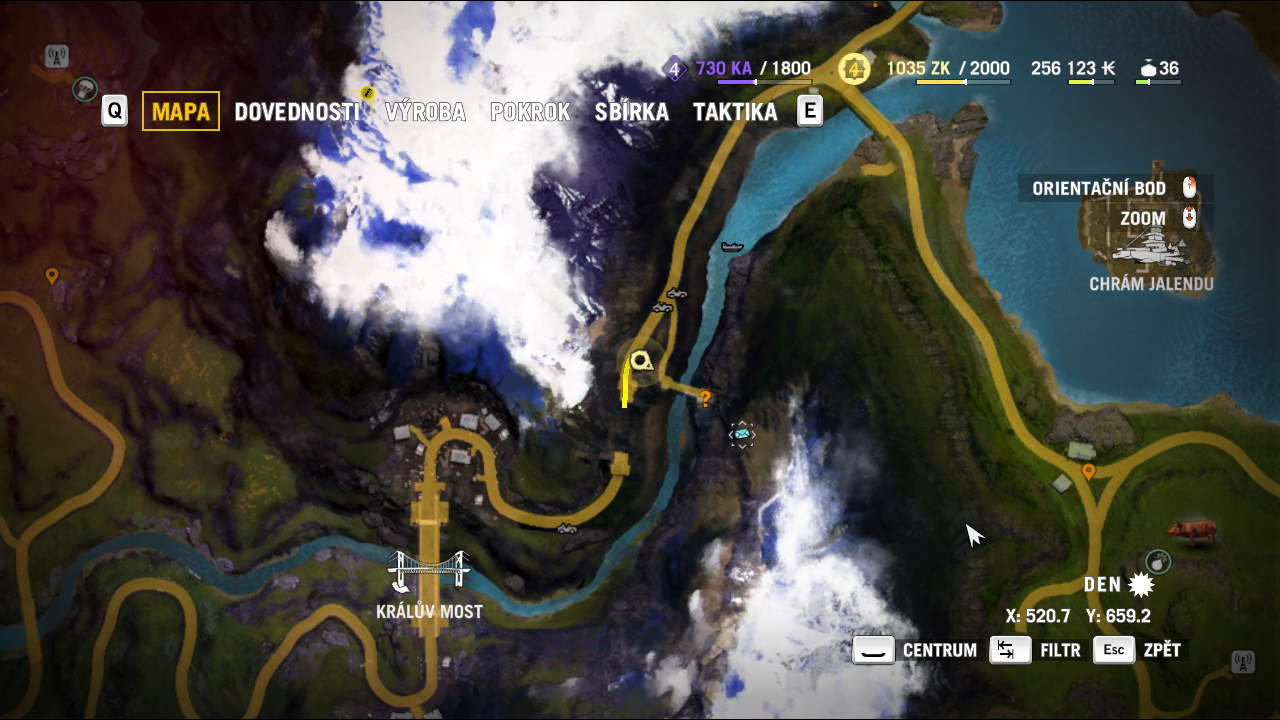The width and height of the screenshot is (1280, 720).
Task: Go to the TAKTIKA tab
Action: (735, 112)
